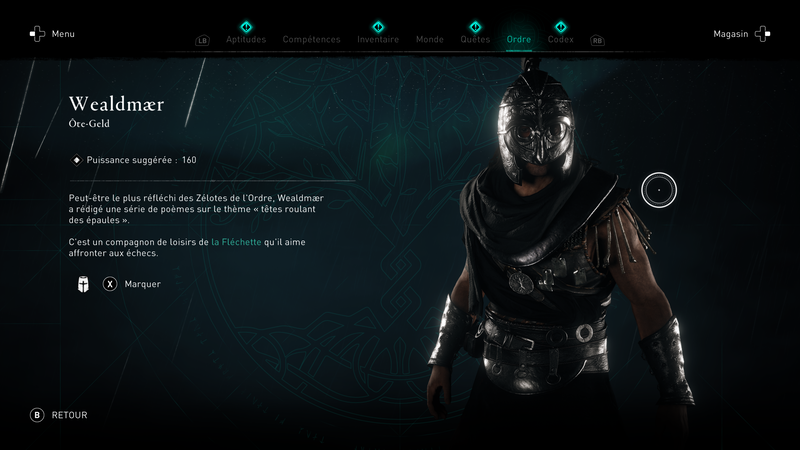
Task: Switch to the Compétences tab
Action: (311, 40)
